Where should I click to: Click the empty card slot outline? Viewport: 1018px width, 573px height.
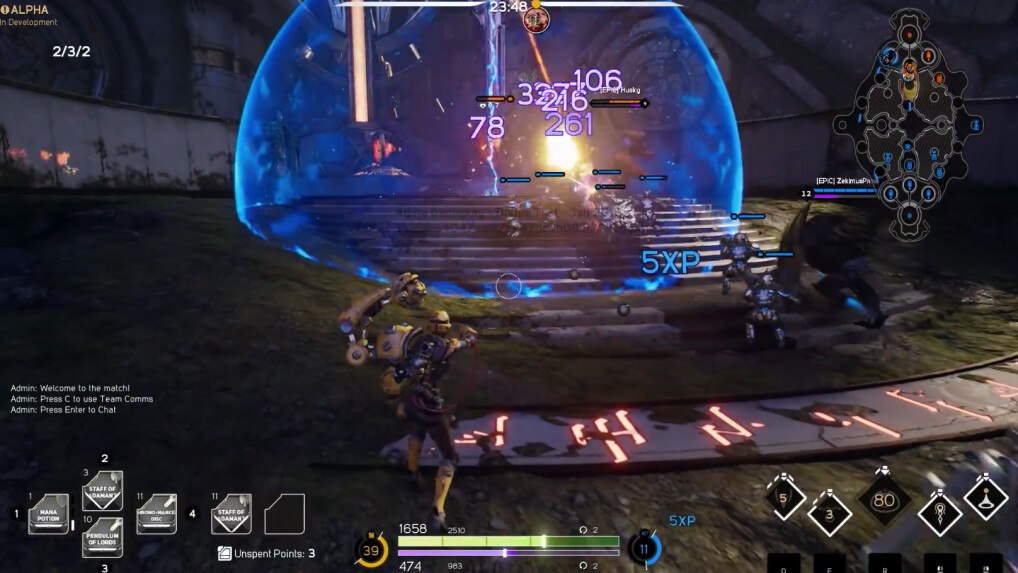[x=284, y=513]
